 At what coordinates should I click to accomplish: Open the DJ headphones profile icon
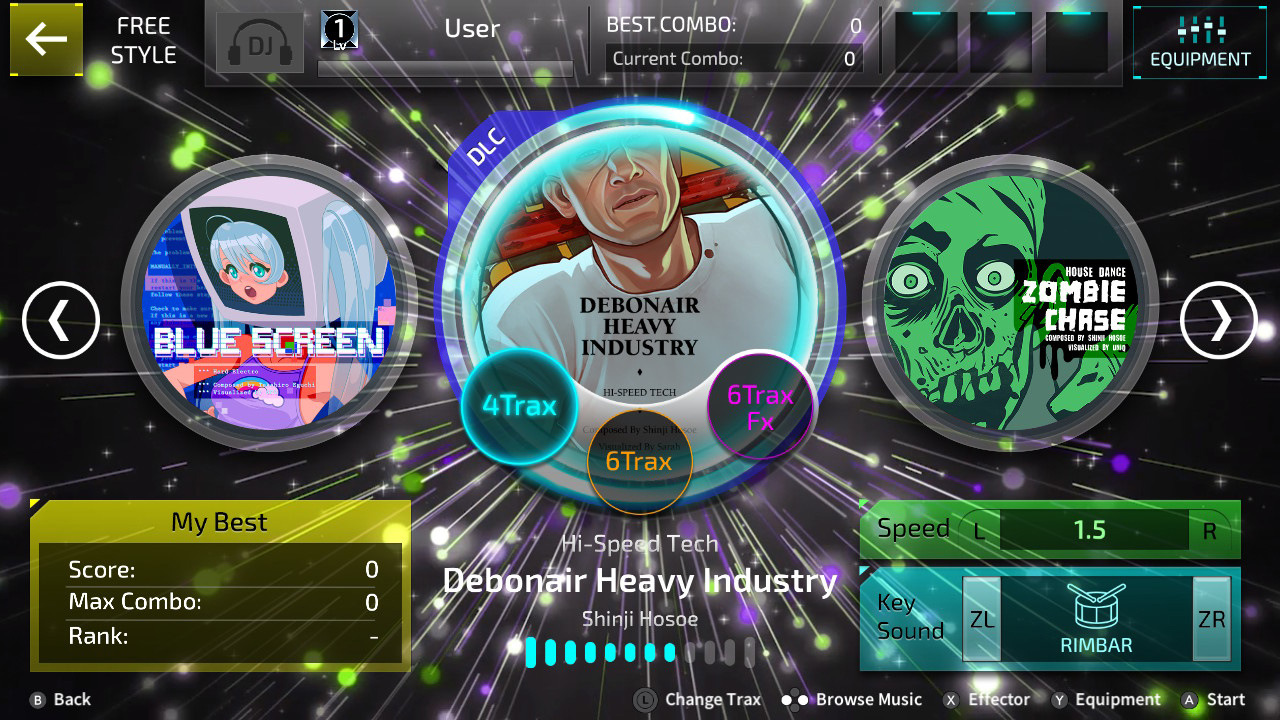tap(259, 43)
